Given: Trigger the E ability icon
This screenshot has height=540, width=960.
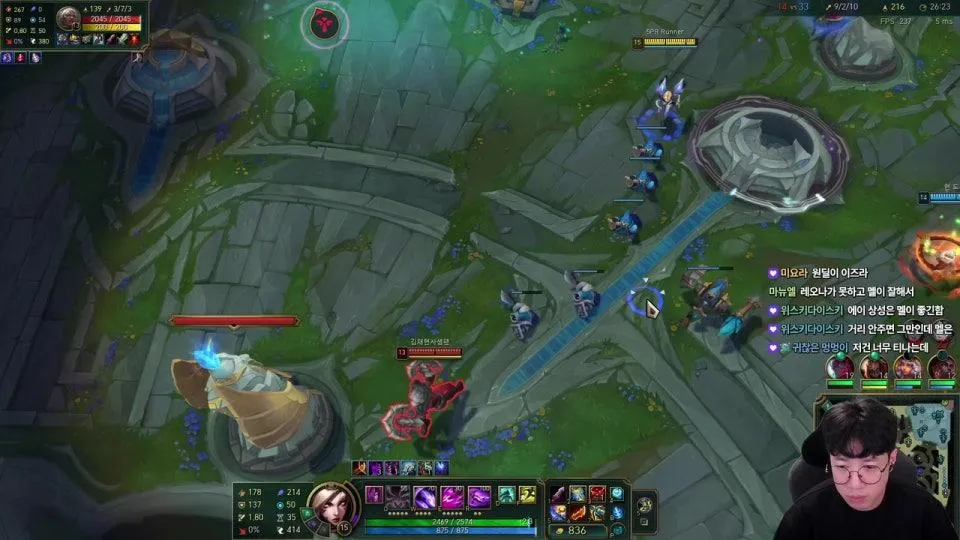Looking at the screenshot, I should (x=451, y=497).
